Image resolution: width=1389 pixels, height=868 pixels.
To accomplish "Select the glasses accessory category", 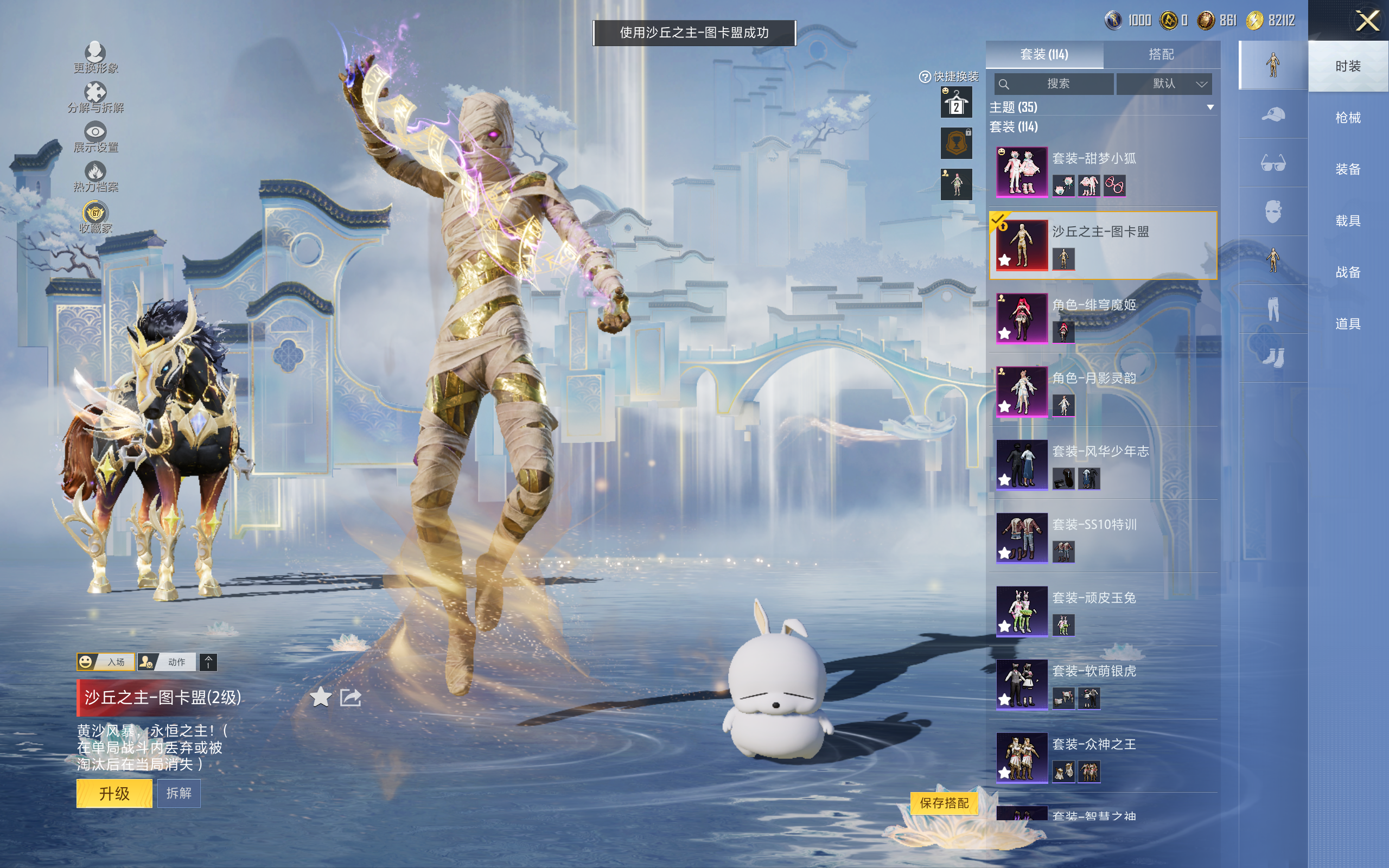I will 1273,164.
